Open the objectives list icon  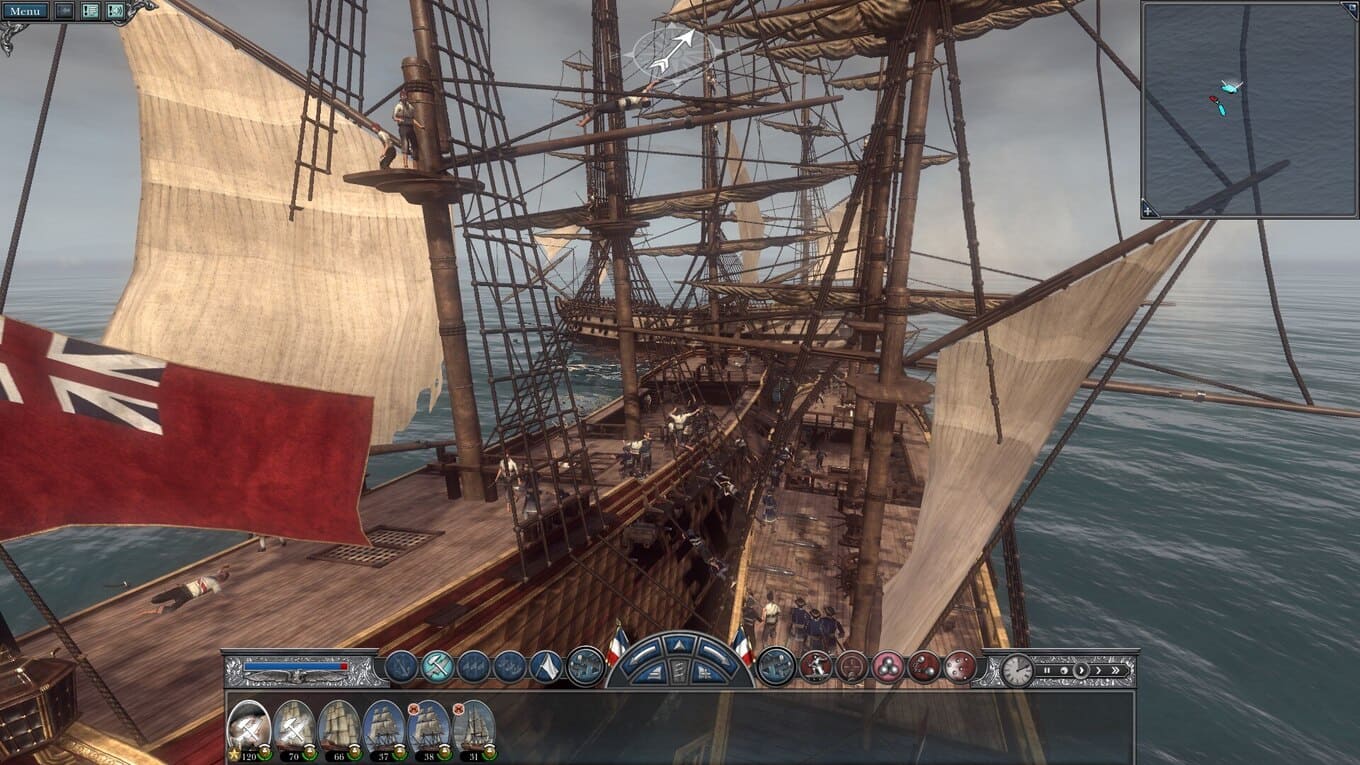point(90,11)
